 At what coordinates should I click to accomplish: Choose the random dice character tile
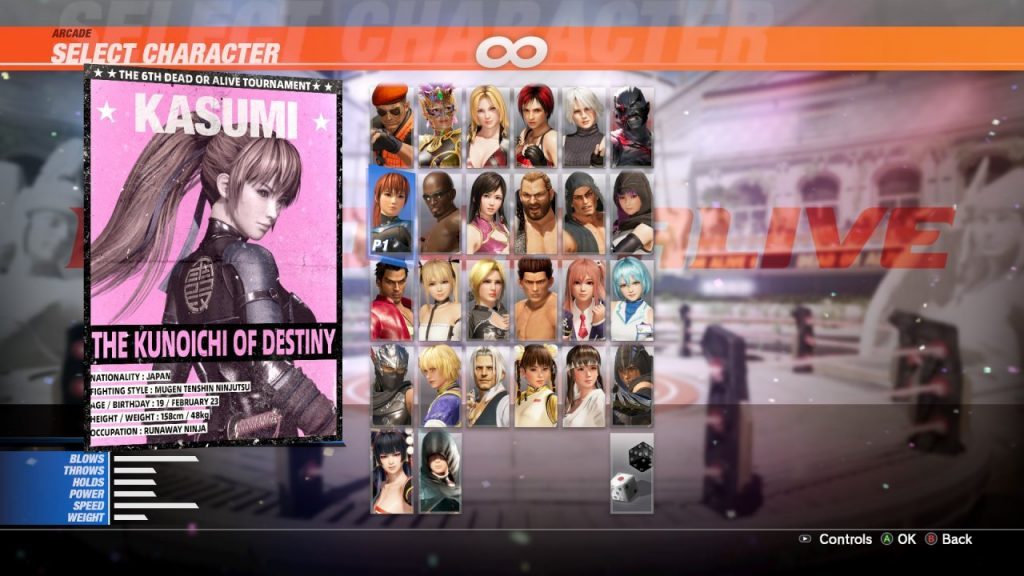[x=631, y=471]
